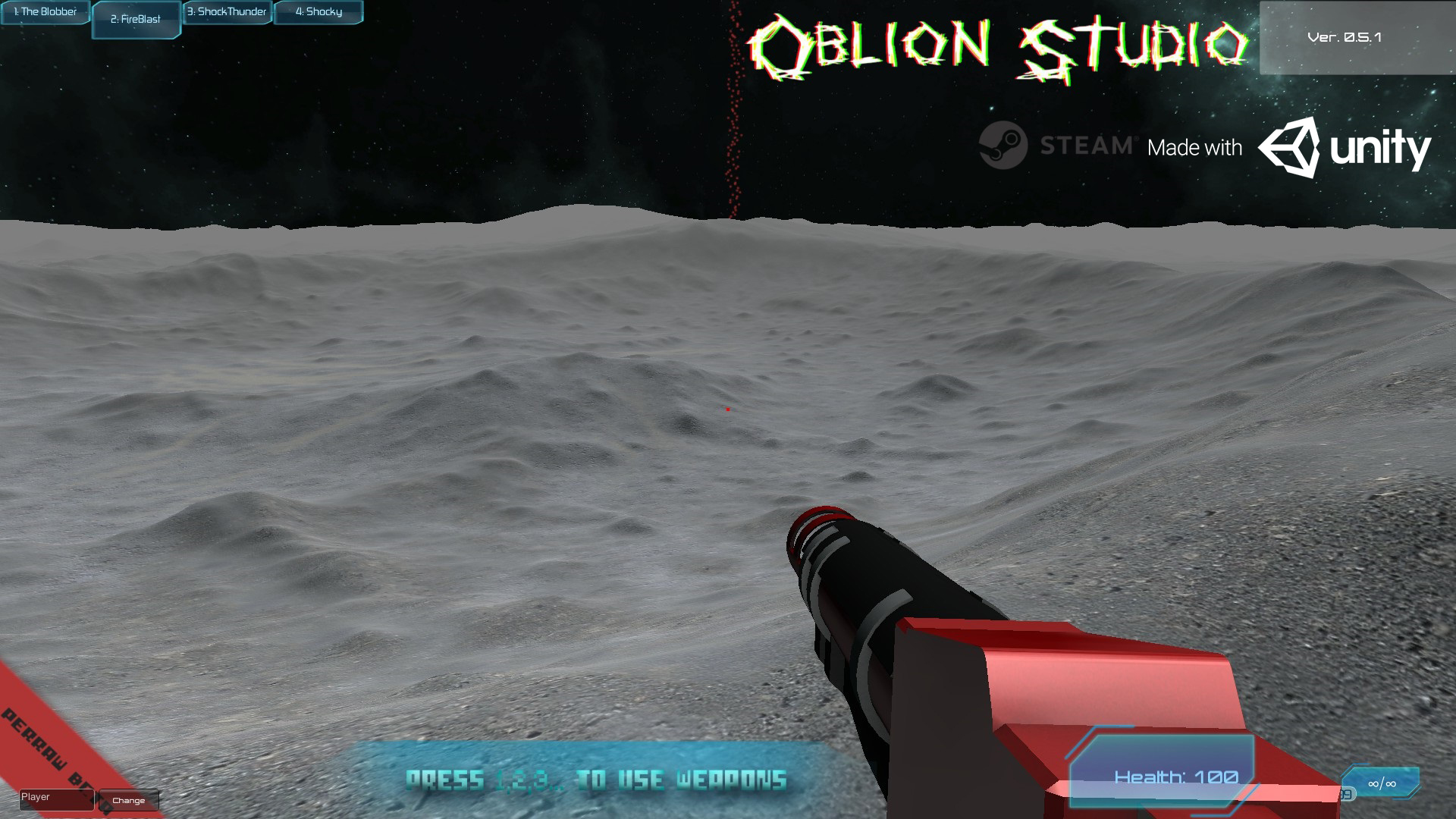Switch to the '3: ShockThunder' weapon tab
1456x819 pixels.
(227, 11)
